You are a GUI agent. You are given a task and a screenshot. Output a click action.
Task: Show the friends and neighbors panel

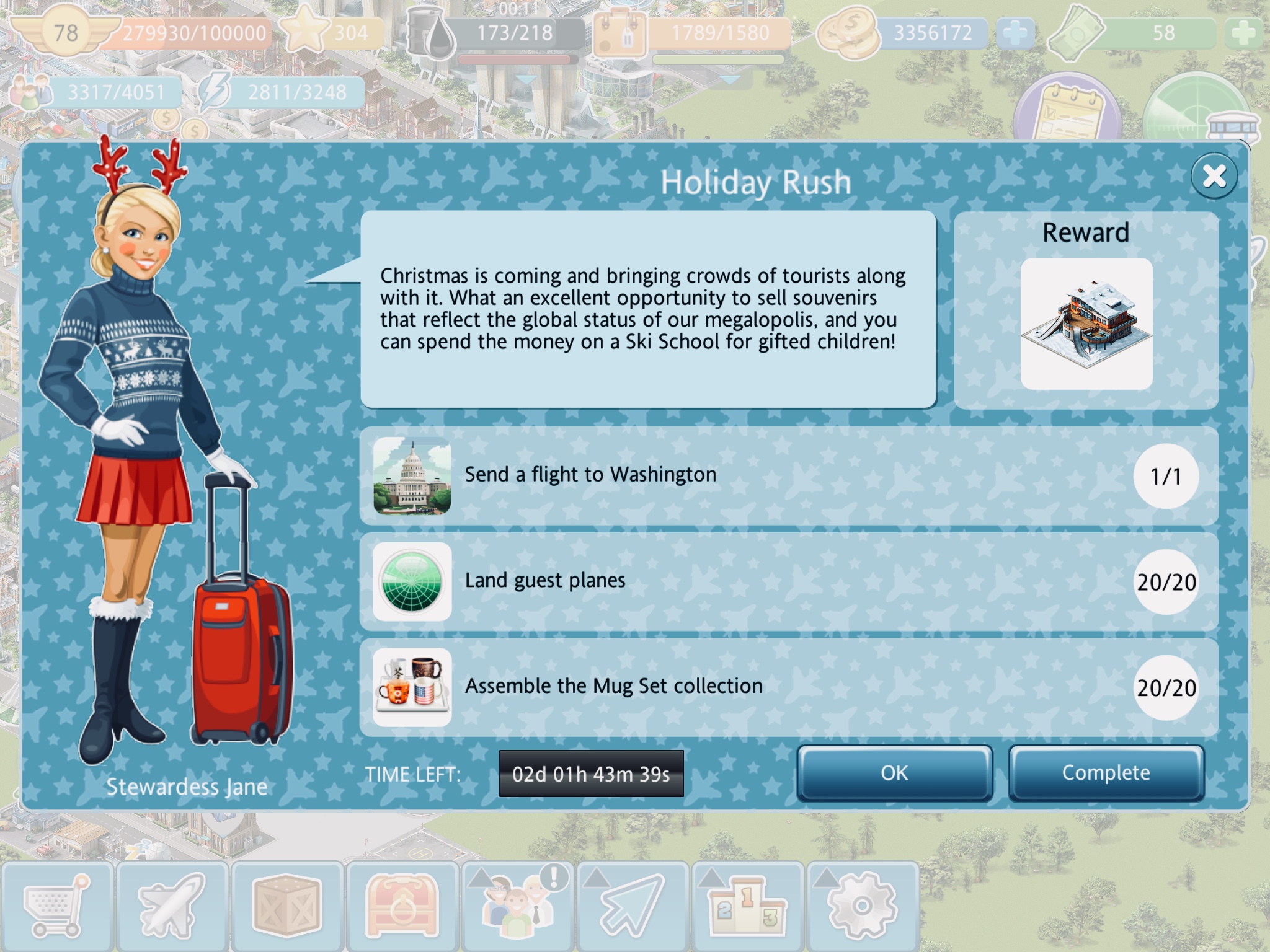pos(518,906)
